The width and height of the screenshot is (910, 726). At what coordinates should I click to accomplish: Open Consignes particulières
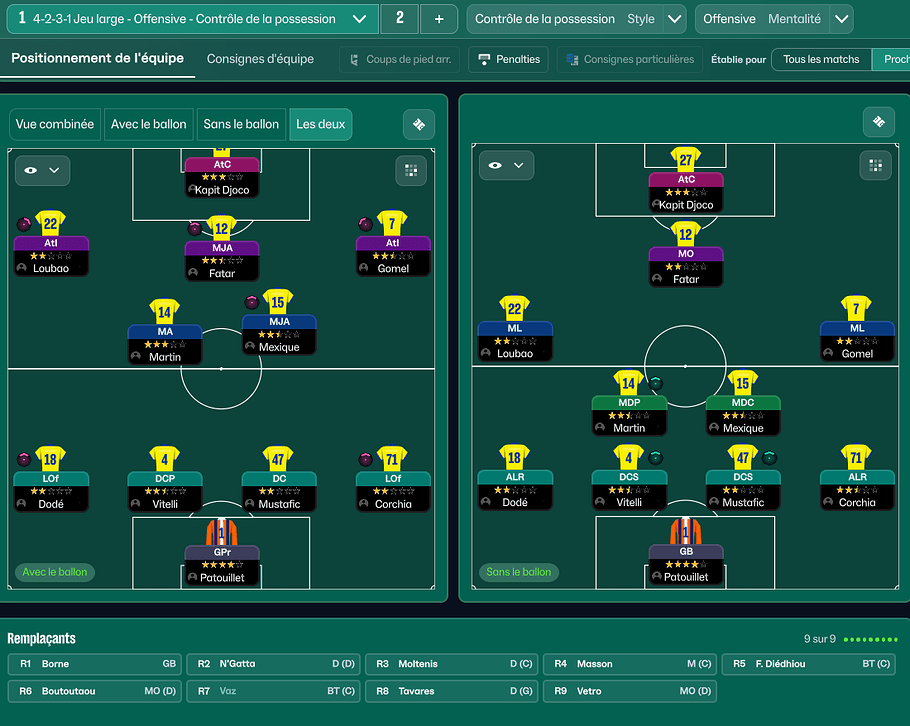point(629,60)
